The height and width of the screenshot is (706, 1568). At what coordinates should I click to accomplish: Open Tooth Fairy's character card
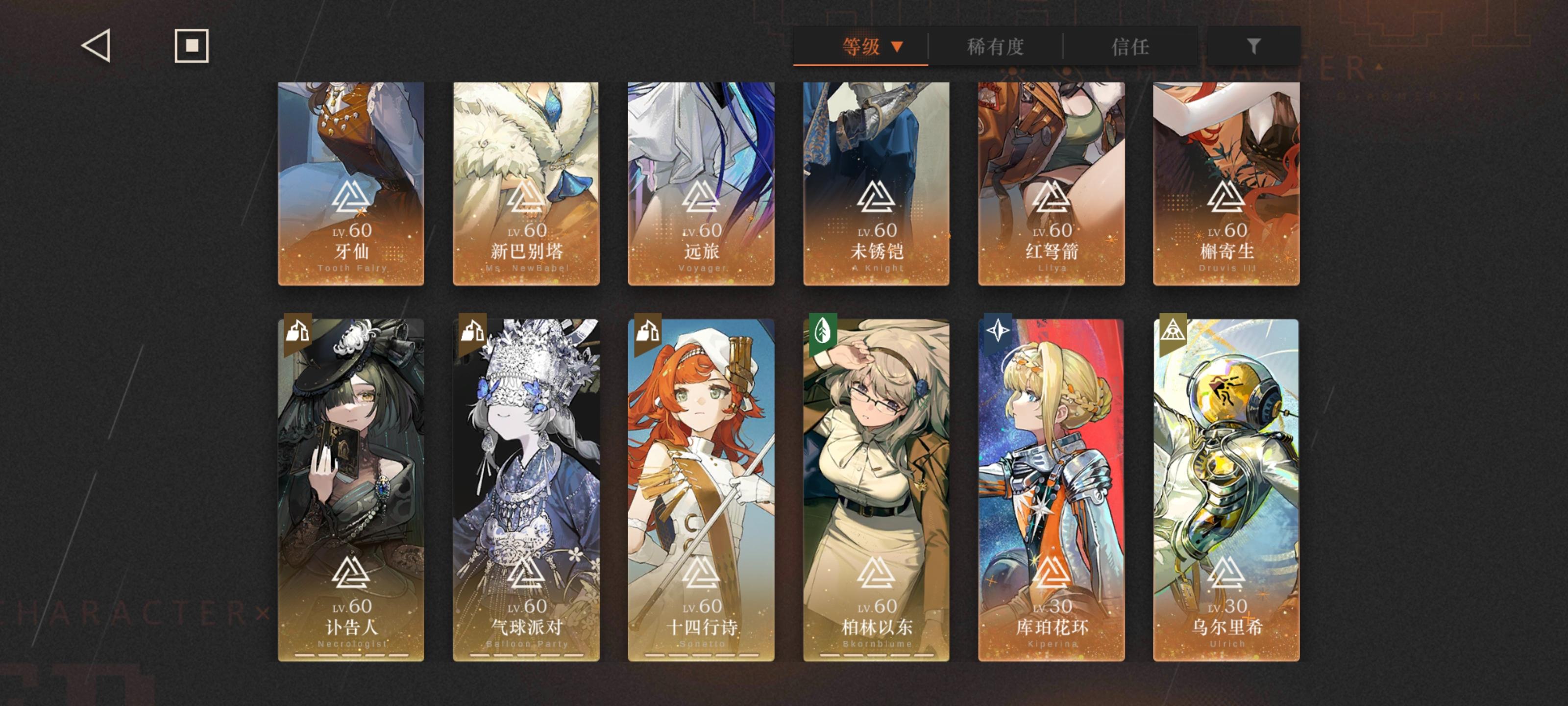pos(352,183)
